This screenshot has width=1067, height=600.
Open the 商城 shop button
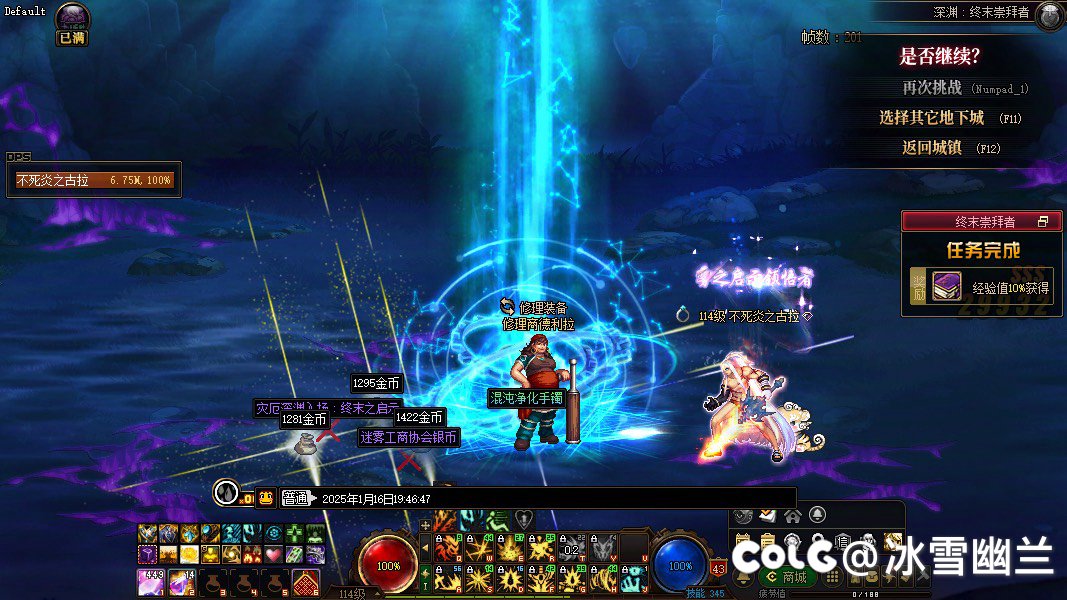coord(786,577)
